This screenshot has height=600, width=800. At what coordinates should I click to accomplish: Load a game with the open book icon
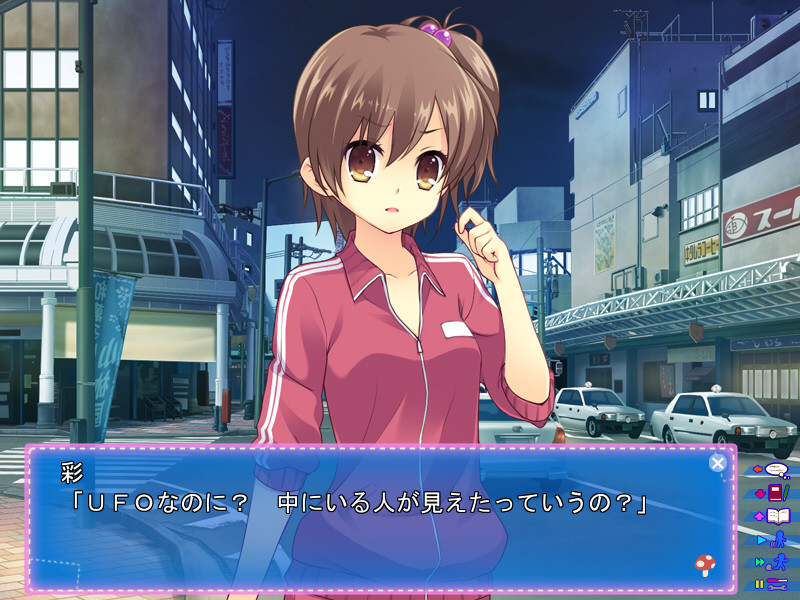click(775, 516)
